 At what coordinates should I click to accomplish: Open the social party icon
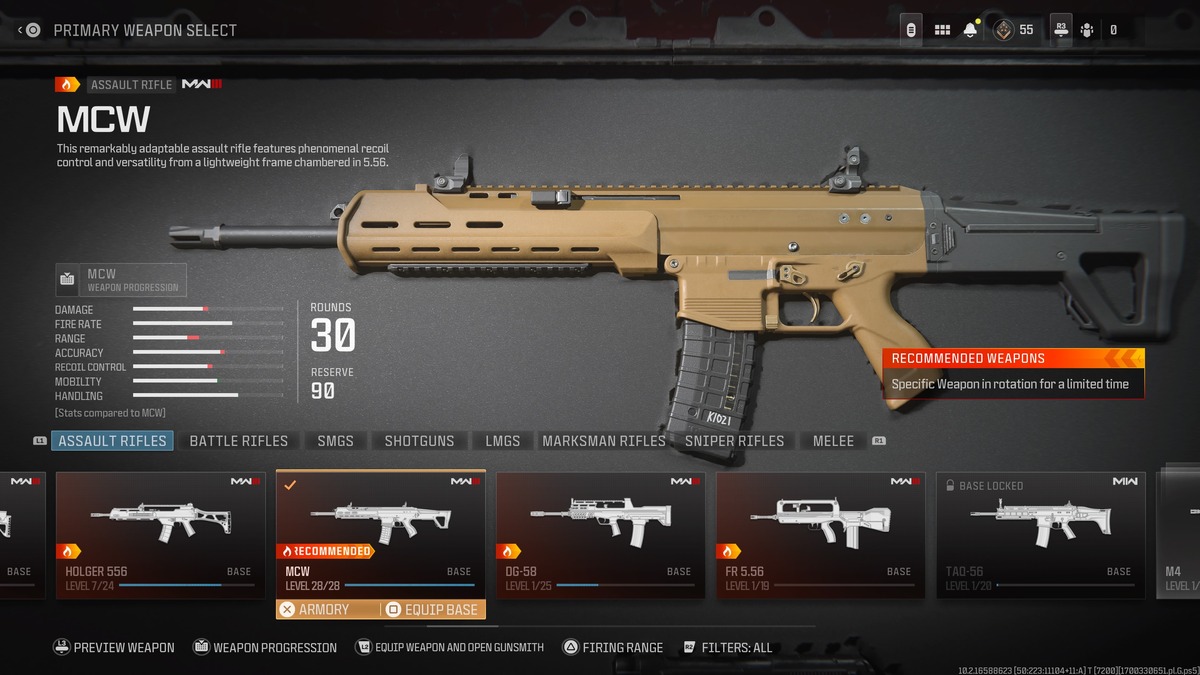[x=1087, y=30]
